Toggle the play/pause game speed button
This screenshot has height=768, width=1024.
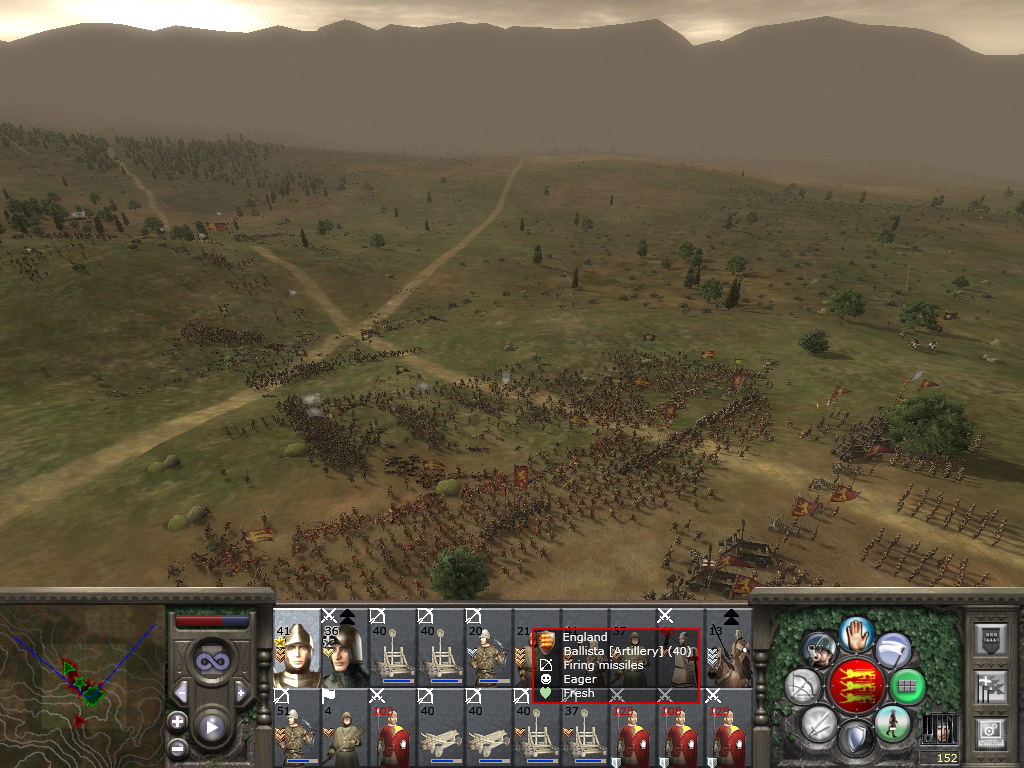tap(211, 727)
